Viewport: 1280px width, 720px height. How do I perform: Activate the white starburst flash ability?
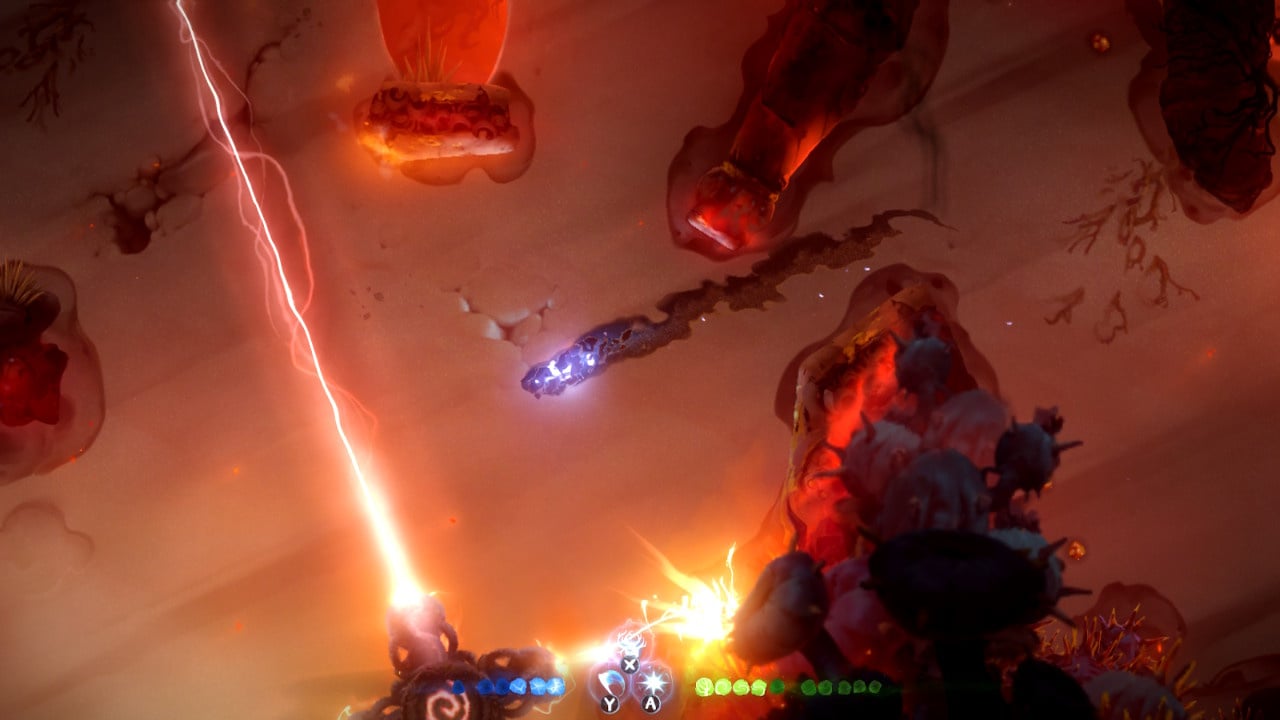pyautogui.click(x=652, y=682)
